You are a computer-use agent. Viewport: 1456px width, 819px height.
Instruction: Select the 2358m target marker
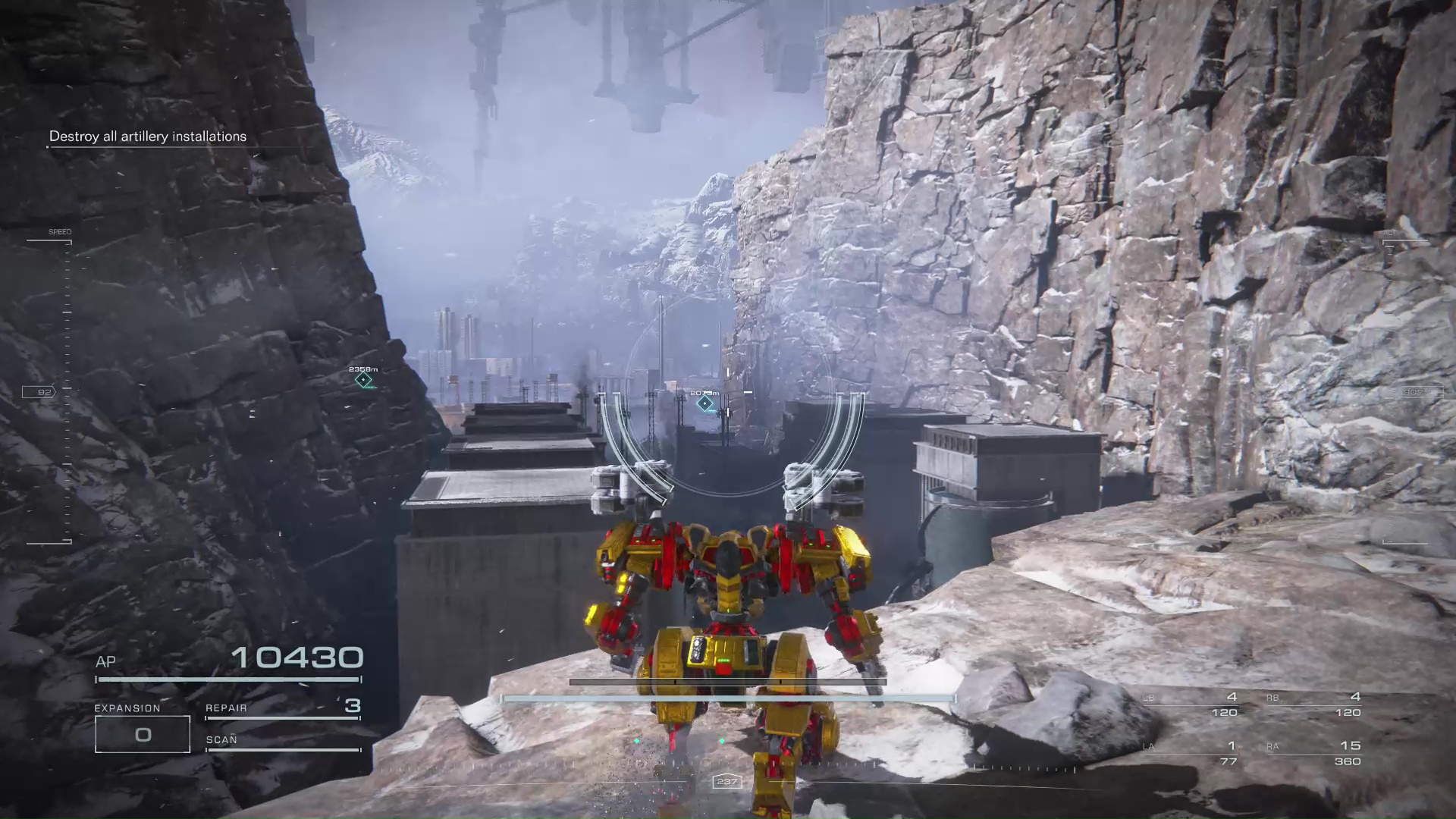pyautogui.click(x=364, y=379)
